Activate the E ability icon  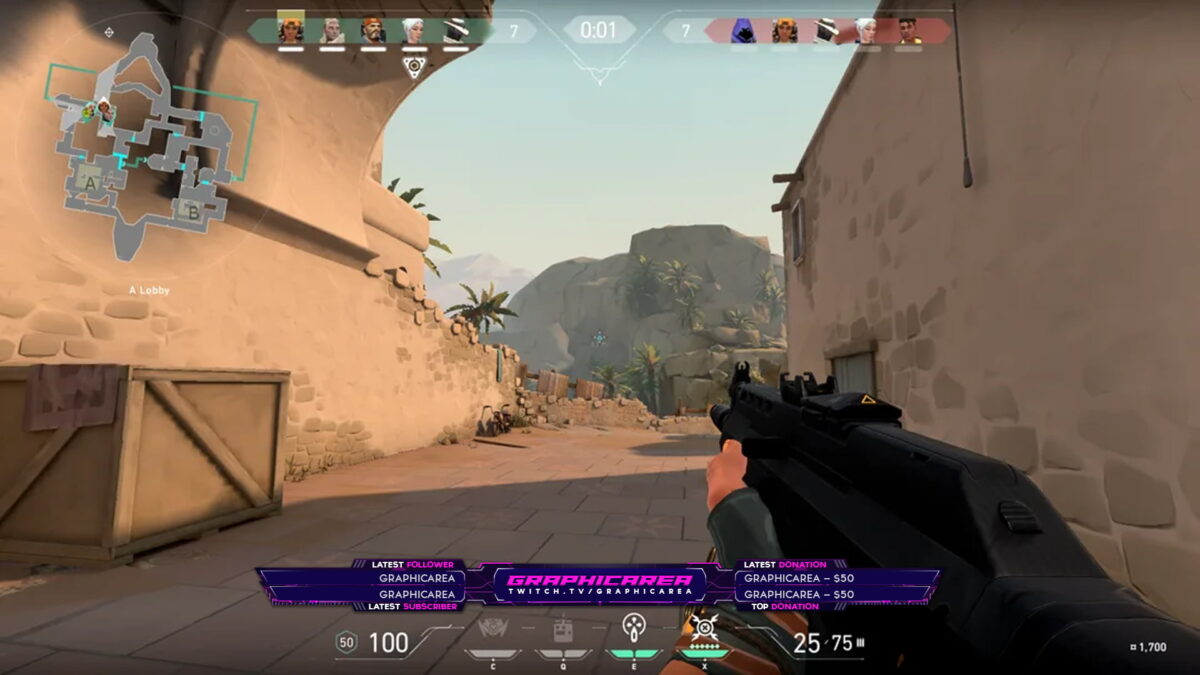click(634, 630)
